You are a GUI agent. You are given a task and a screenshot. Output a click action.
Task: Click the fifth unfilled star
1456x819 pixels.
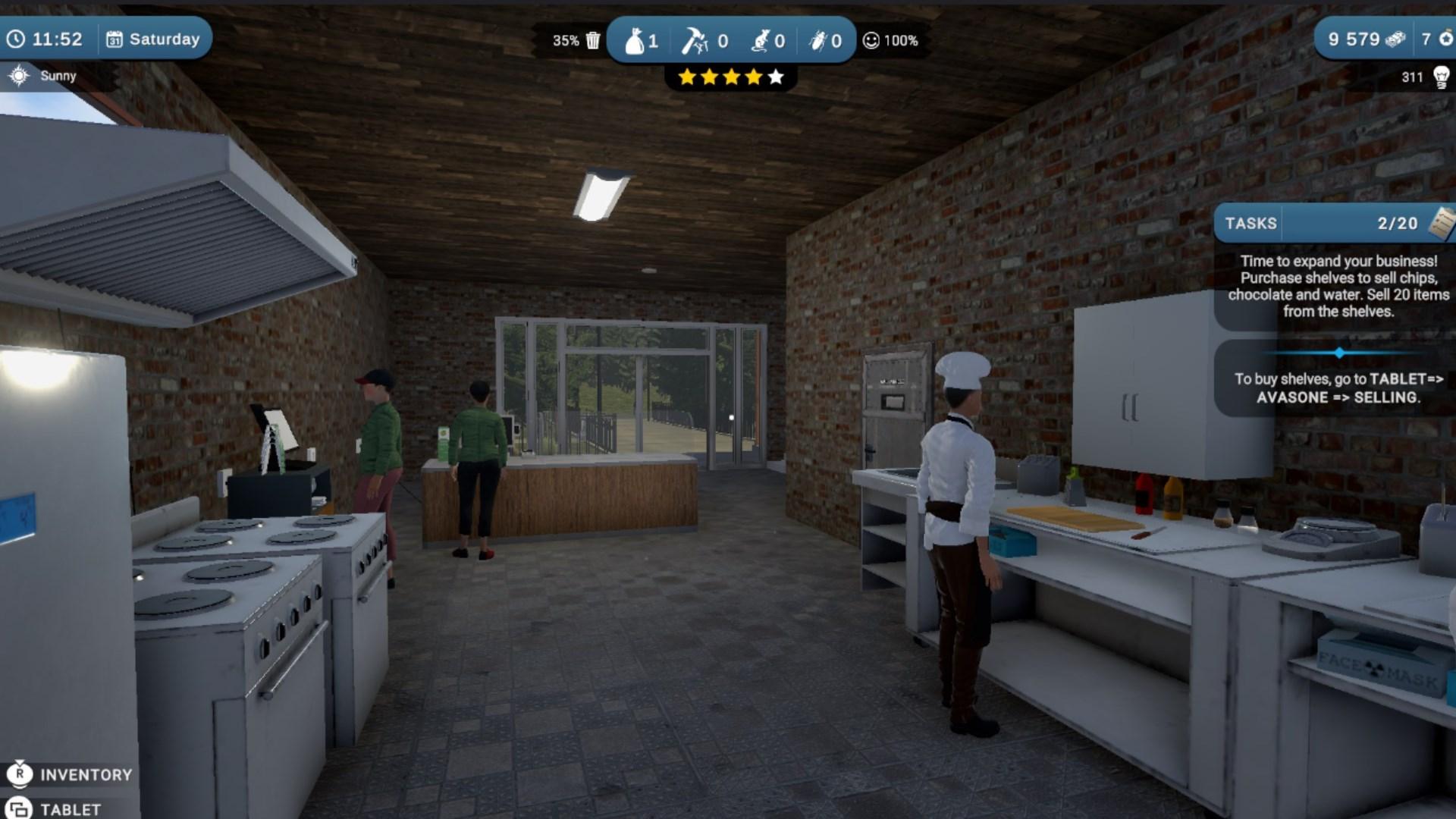776,76
